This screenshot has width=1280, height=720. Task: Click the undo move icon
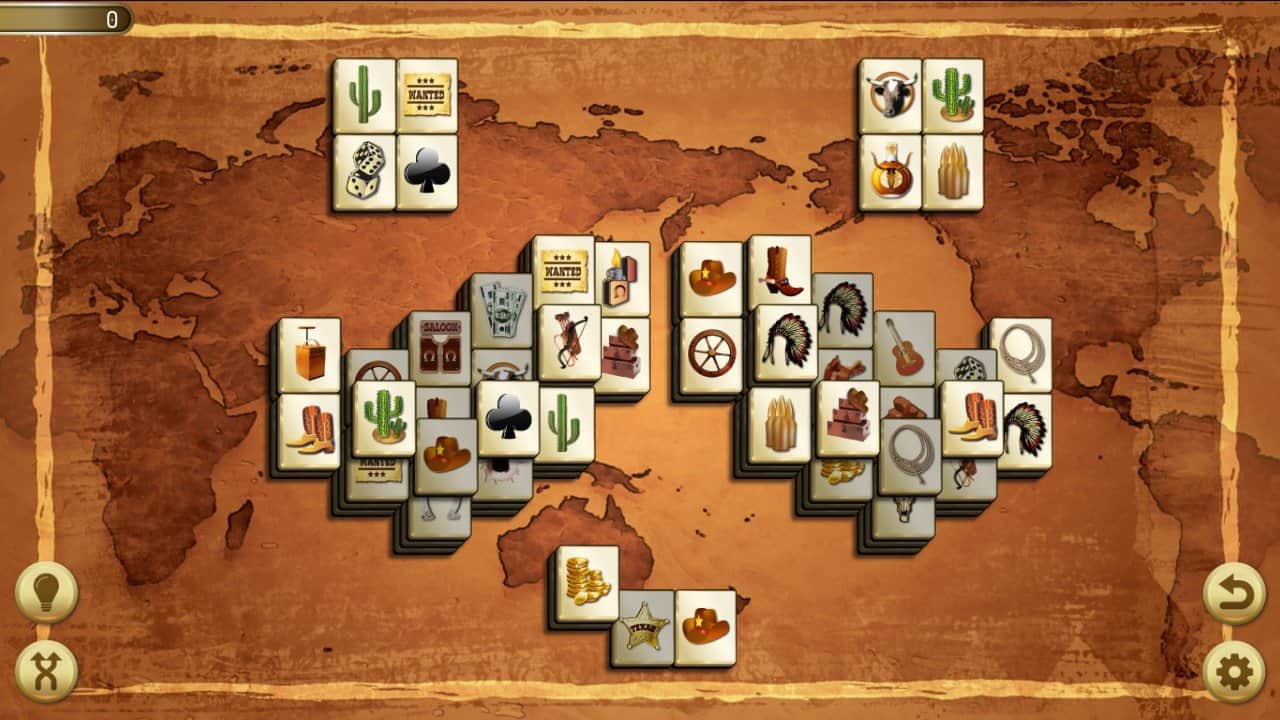(x=1232, y=590)
